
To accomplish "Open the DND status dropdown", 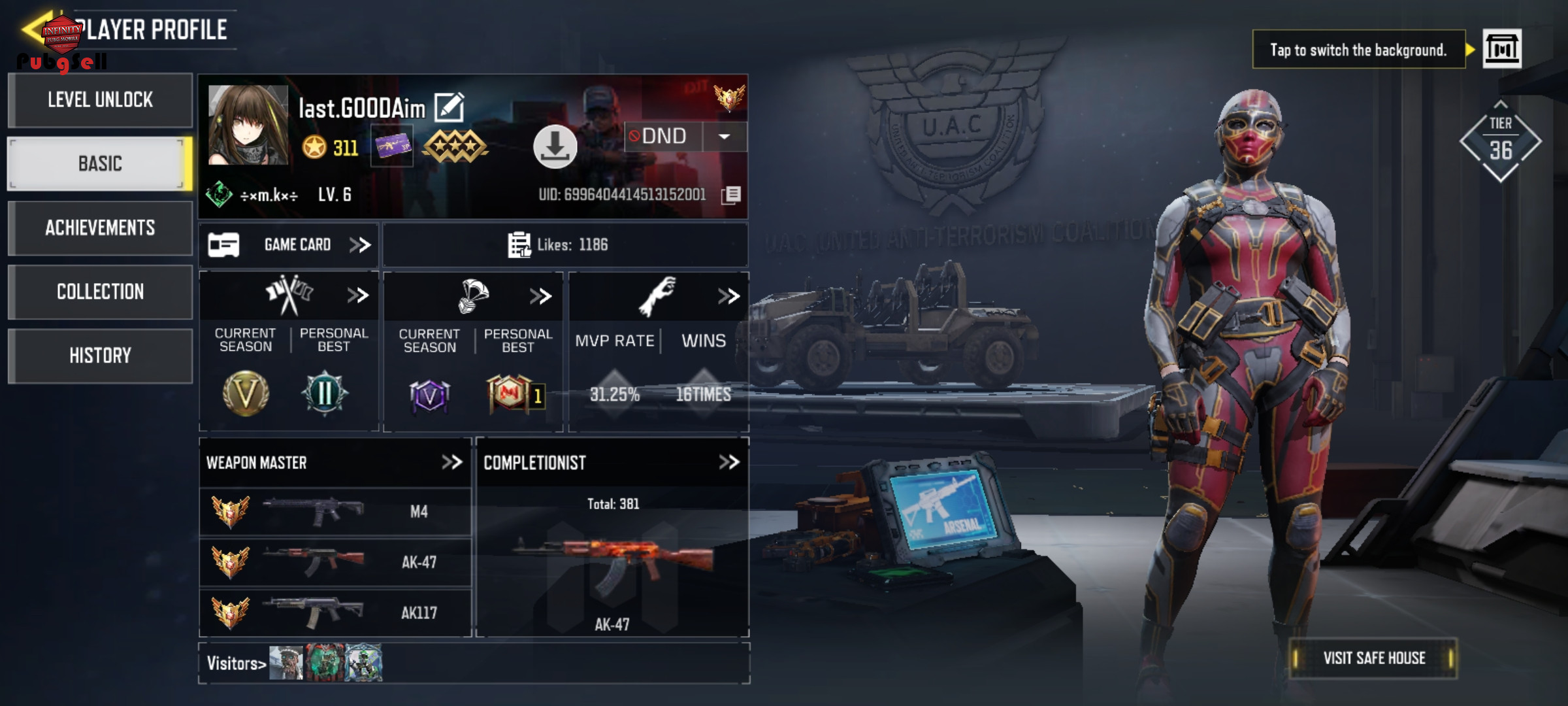I will click(724, 137).
